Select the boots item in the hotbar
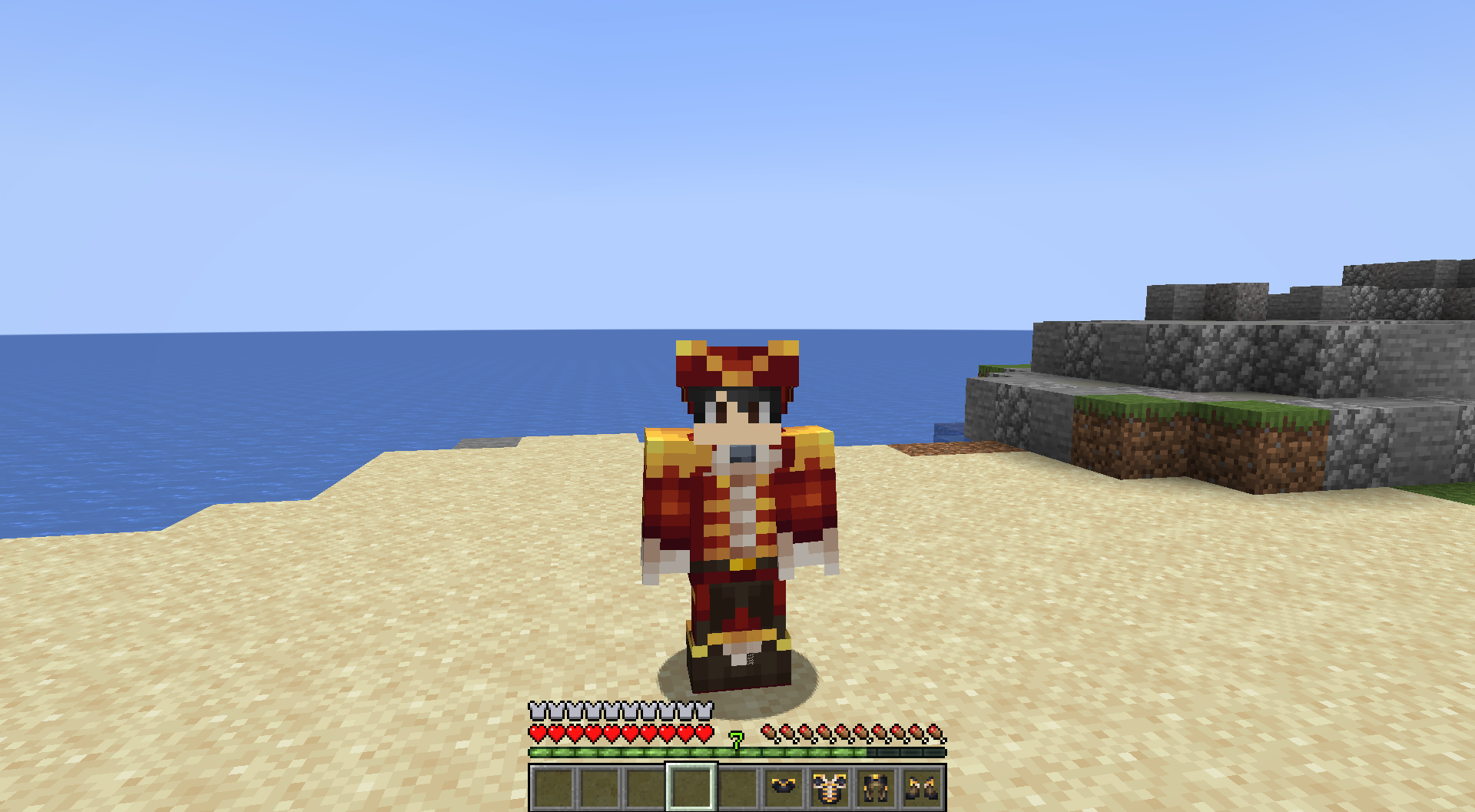The height and width of the screenshot is (812, 1475). click(x=921, y=787)
